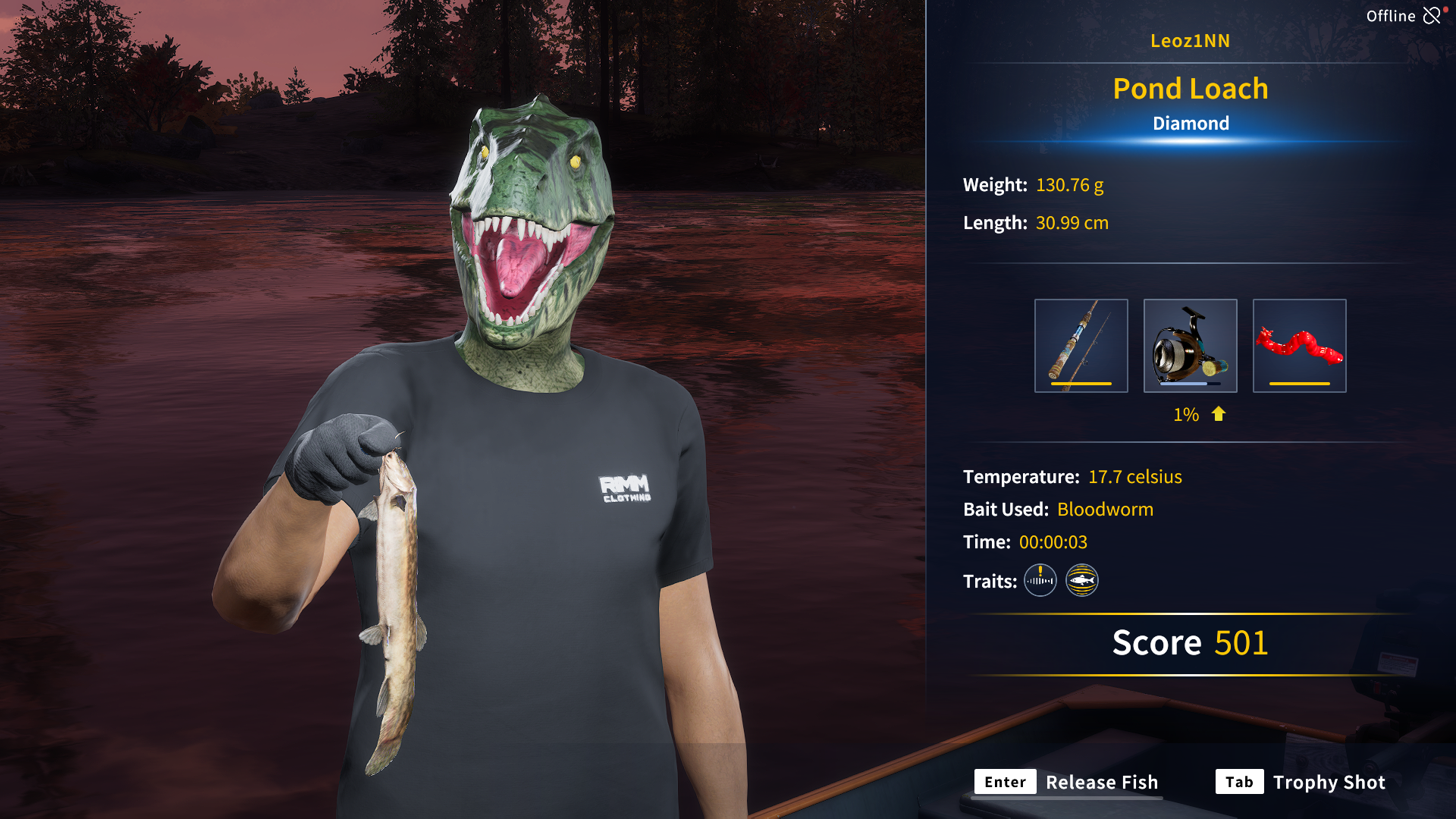Click the Offline connection status icon
1456x819 pixels.
(1431, 16)
